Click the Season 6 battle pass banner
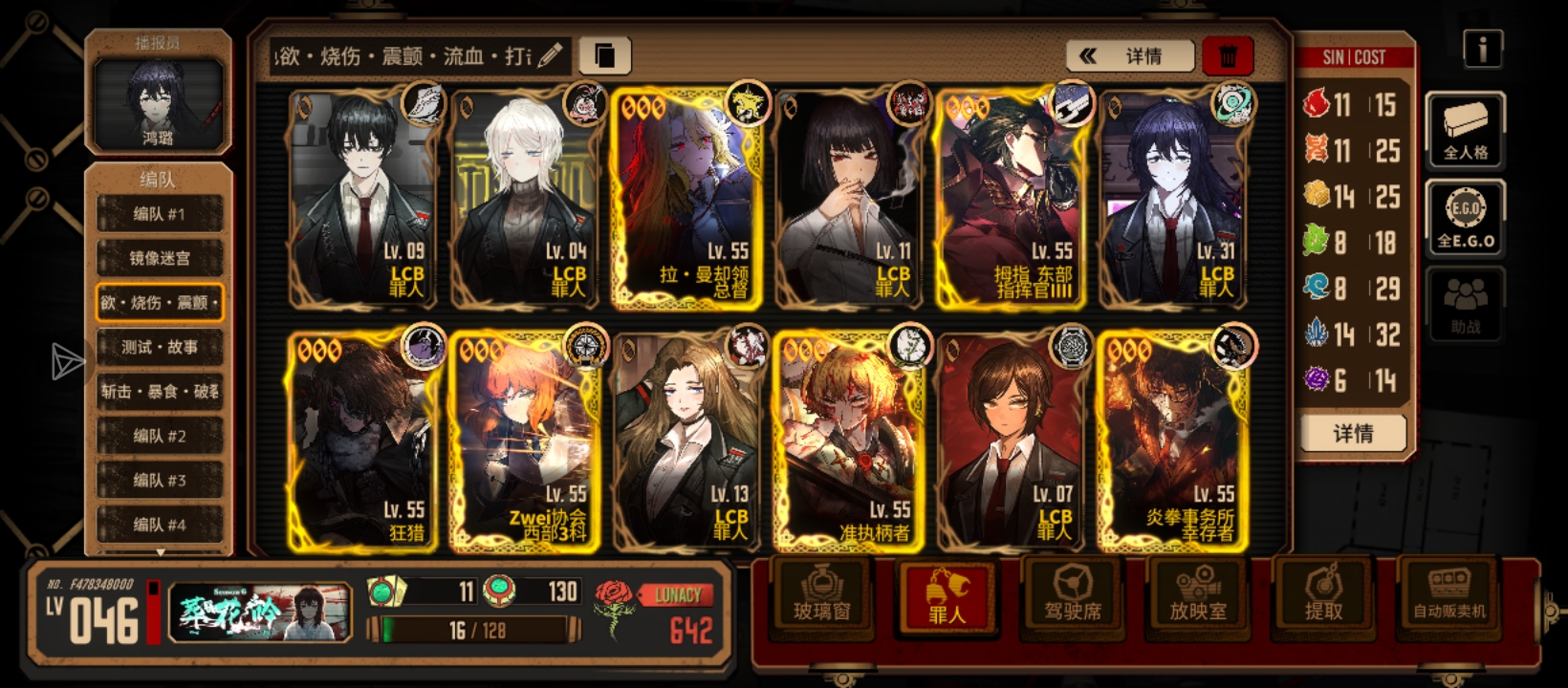 [x=258, y=612]
